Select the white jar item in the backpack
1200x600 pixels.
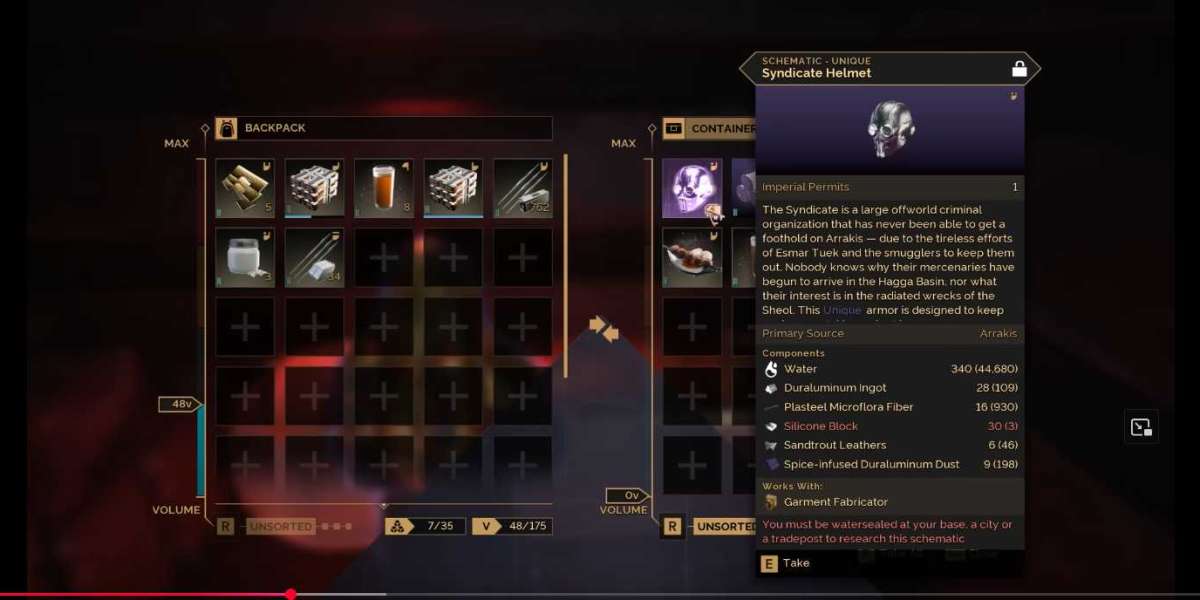244,257
